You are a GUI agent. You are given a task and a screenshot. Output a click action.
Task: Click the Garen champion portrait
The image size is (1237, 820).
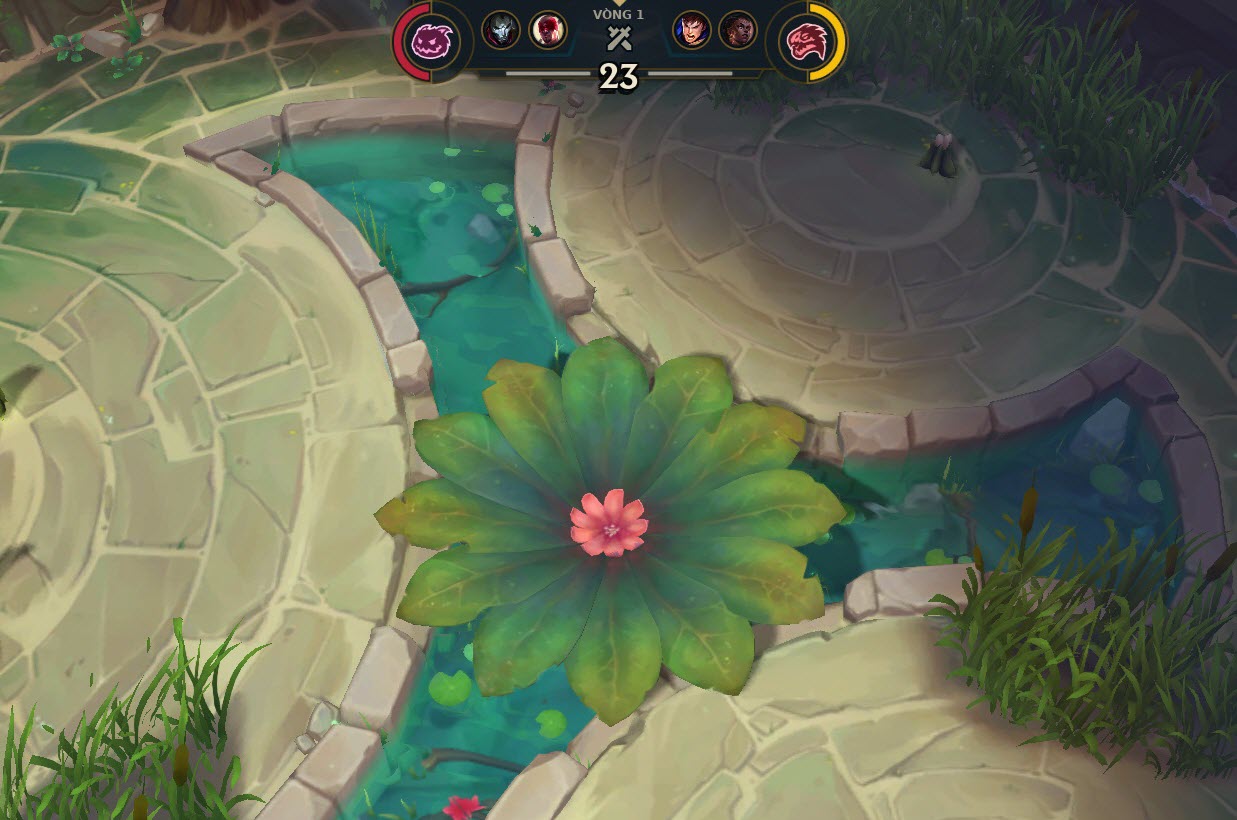coord(691,30)
